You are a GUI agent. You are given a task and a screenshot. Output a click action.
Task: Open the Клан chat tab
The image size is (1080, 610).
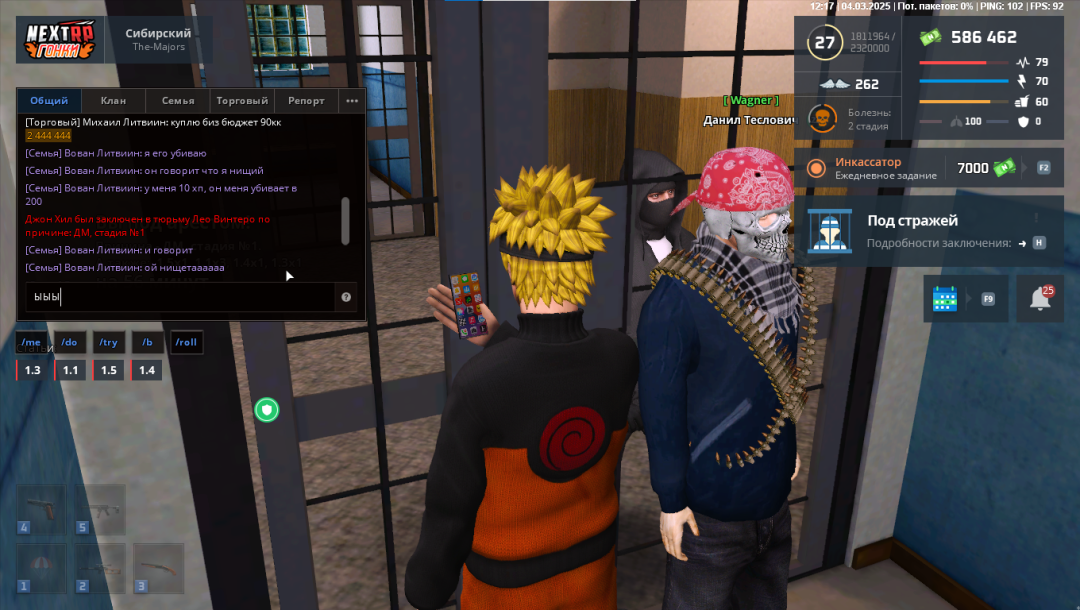coord(113,101)
